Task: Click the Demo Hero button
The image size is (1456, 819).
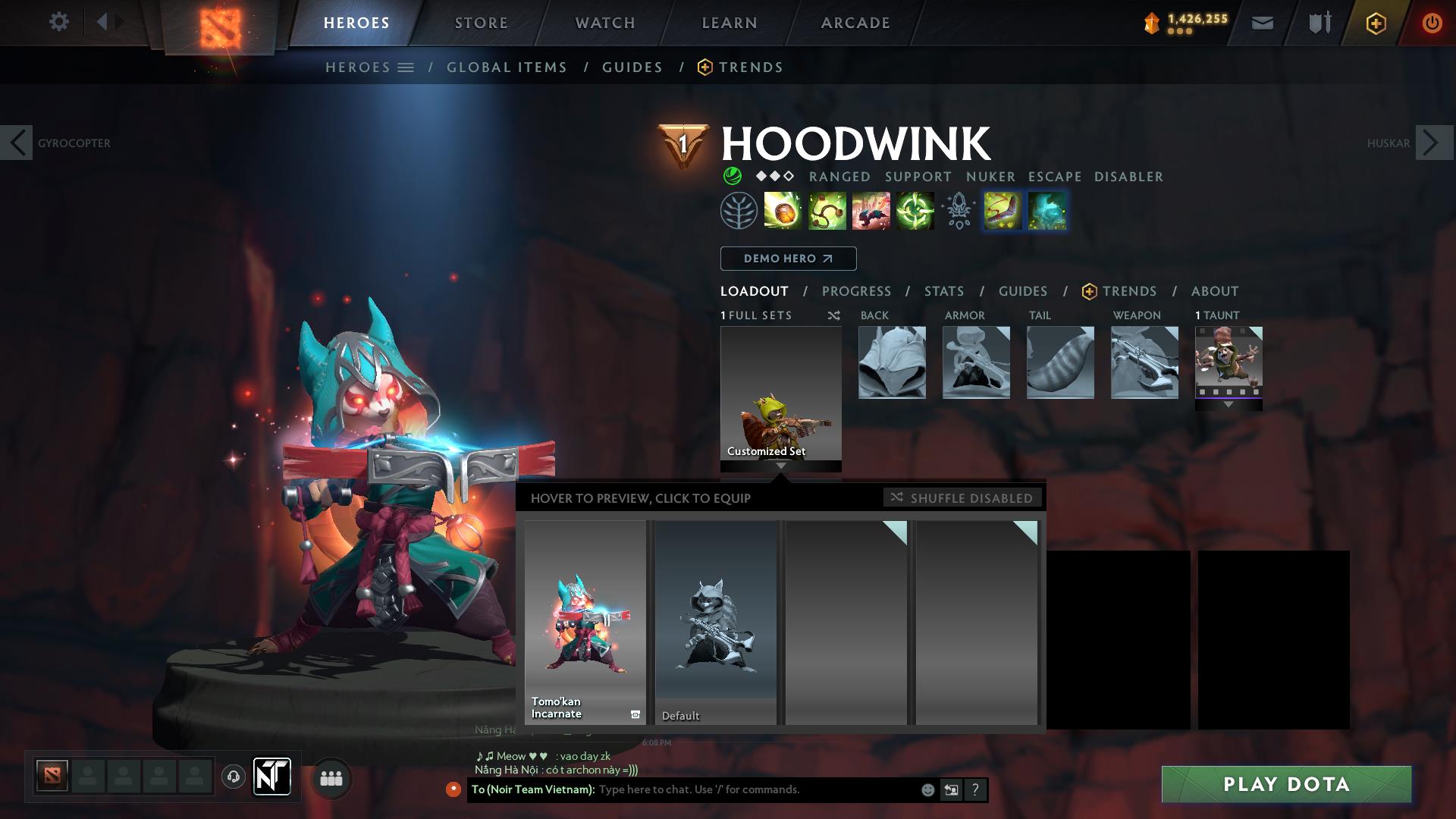Action: (x=788, y=259)
